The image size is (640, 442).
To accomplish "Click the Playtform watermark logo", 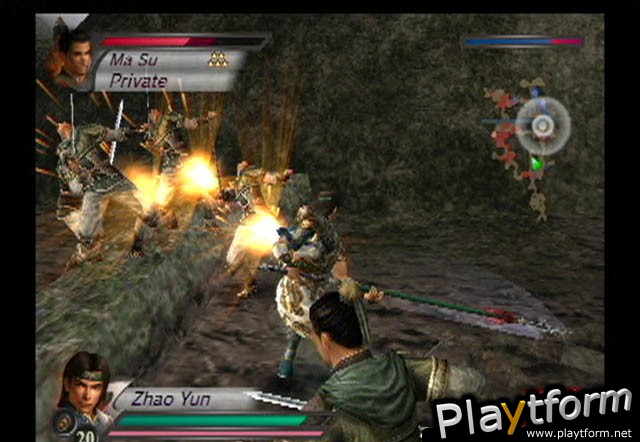I will coord(532,412).
